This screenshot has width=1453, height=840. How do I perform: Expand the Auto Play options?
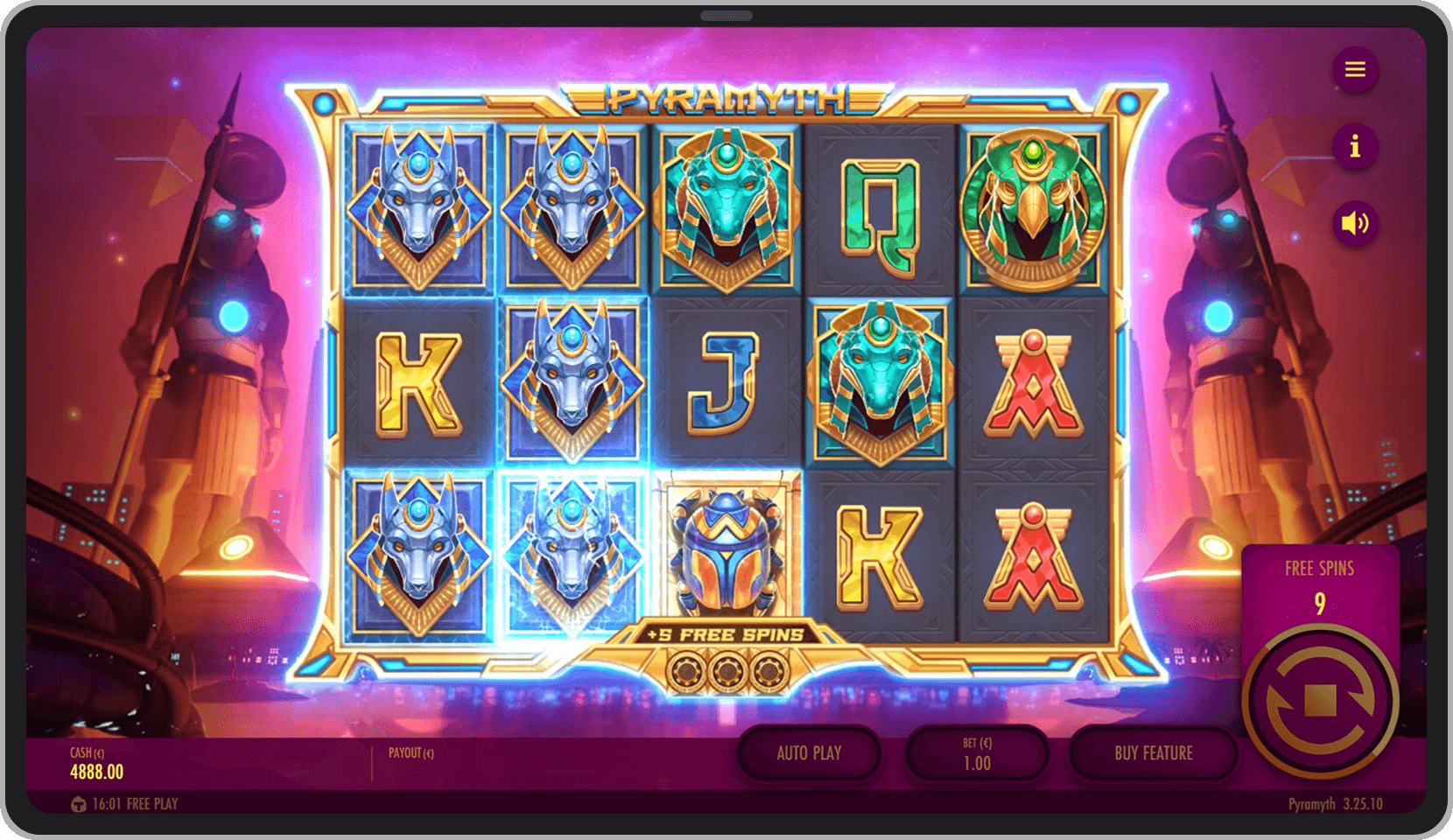(x=809, y=753)
